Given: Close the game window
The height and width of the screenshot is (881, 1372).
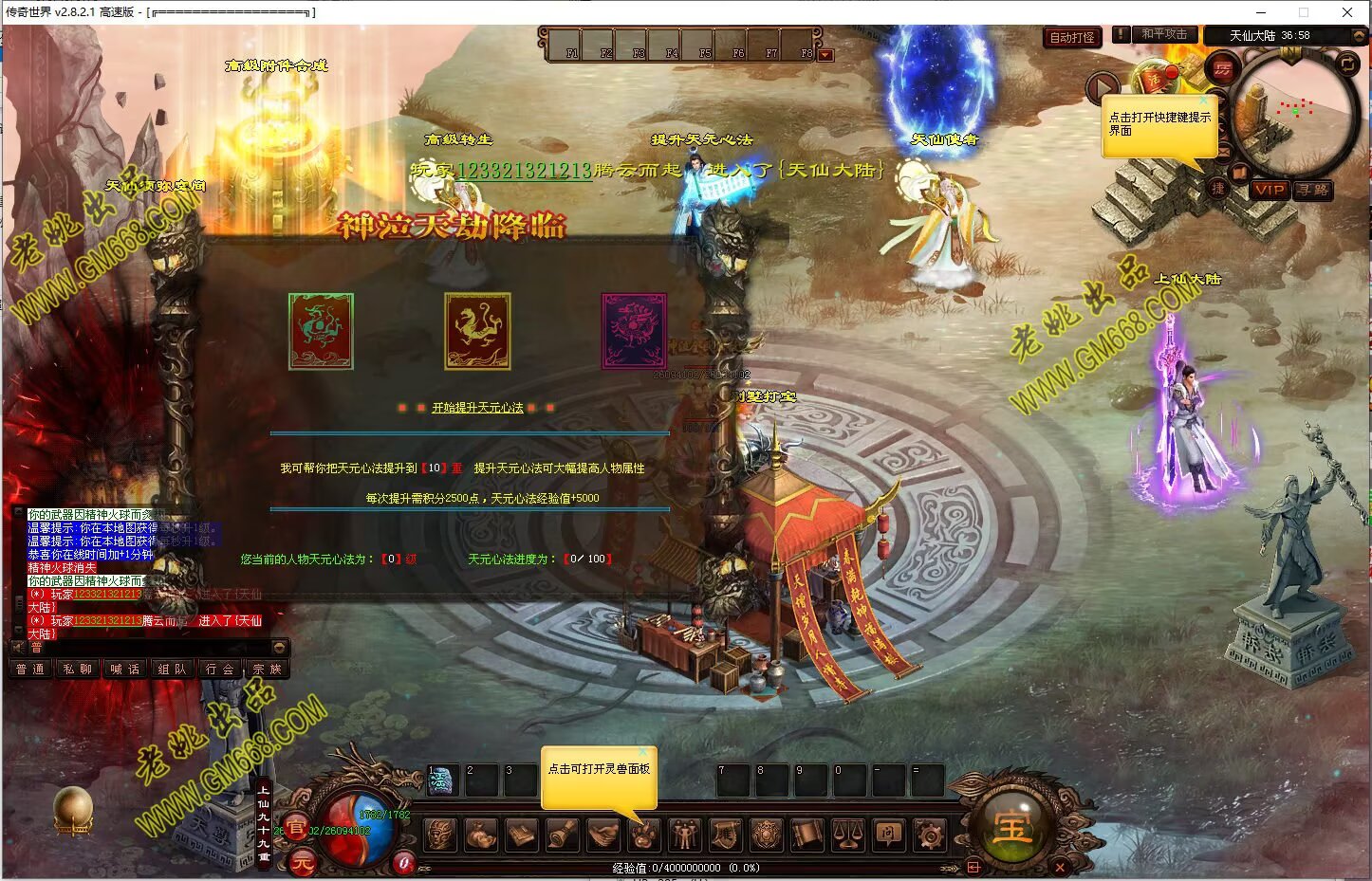Looking at the screenshot, I should pyautogui.click(x=1346, y=12).
